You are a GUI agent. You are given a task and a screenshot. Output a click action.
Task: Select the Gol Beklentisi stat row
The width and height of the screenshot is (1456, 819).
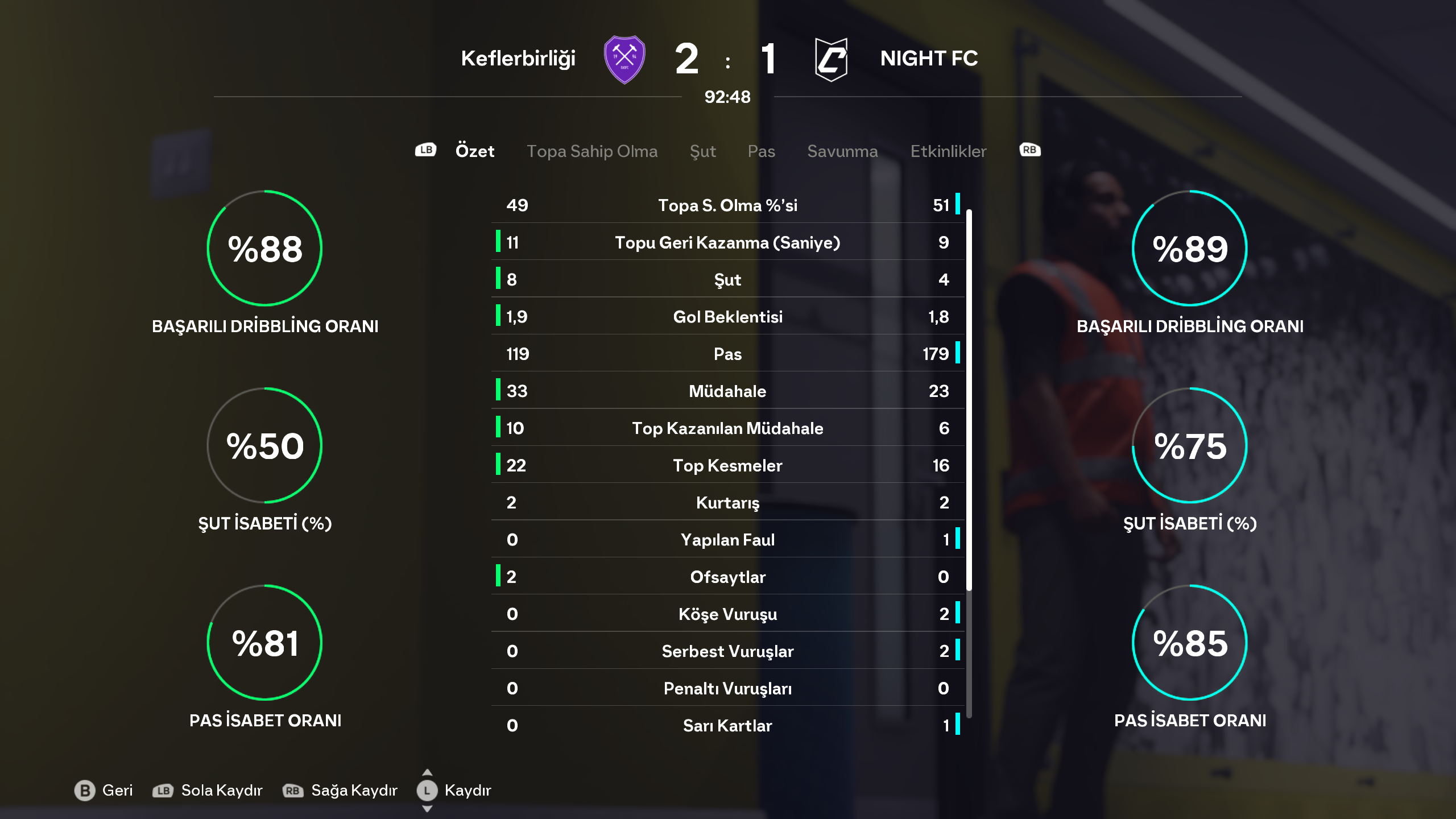(x=727, y=317)
